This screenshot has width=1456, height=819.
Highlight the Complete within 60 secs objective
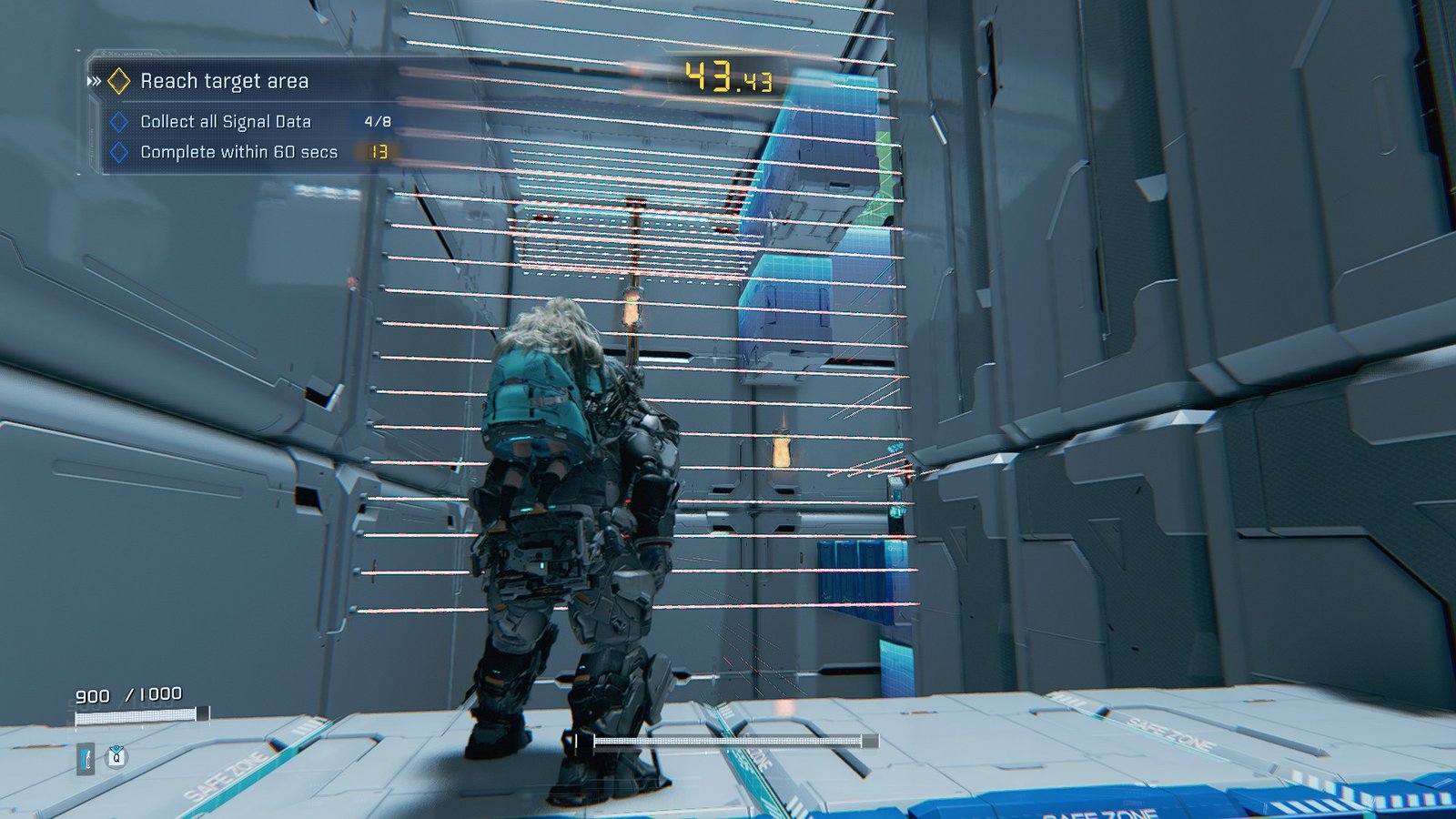tap(238, 152)
